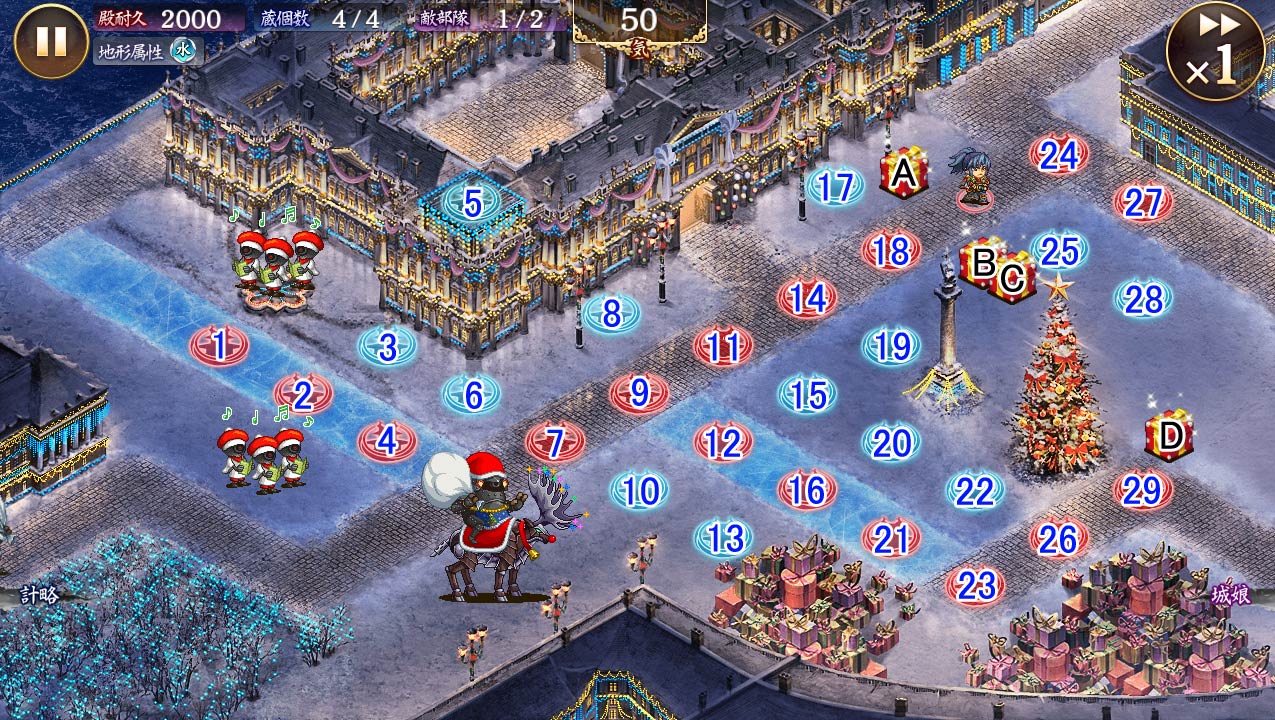1275x720 pixels.
Task: Choose placement tile number 13
Action: pos(723,538)
